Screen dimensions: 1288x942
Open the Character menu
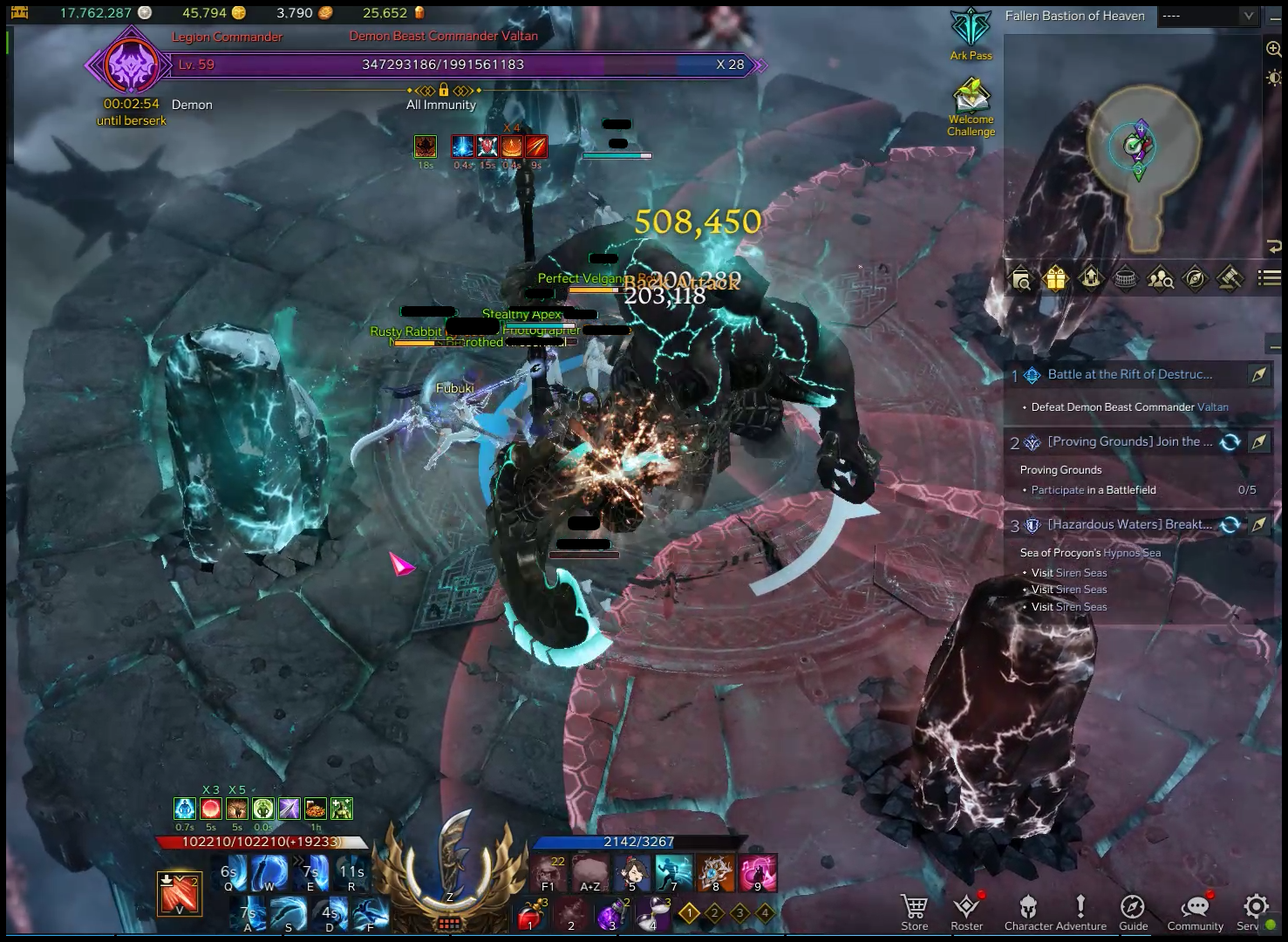click(x=1029, y=911)
